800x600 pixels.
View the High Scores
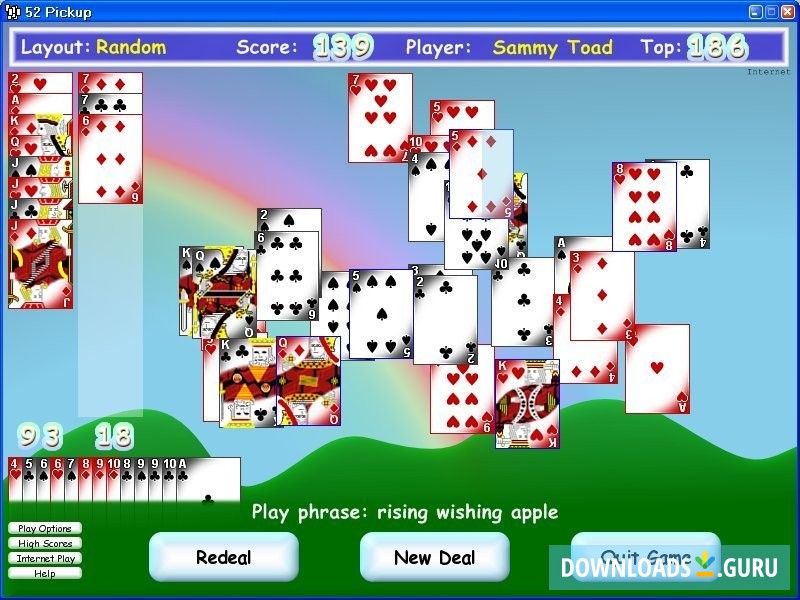tap(45, 543)
